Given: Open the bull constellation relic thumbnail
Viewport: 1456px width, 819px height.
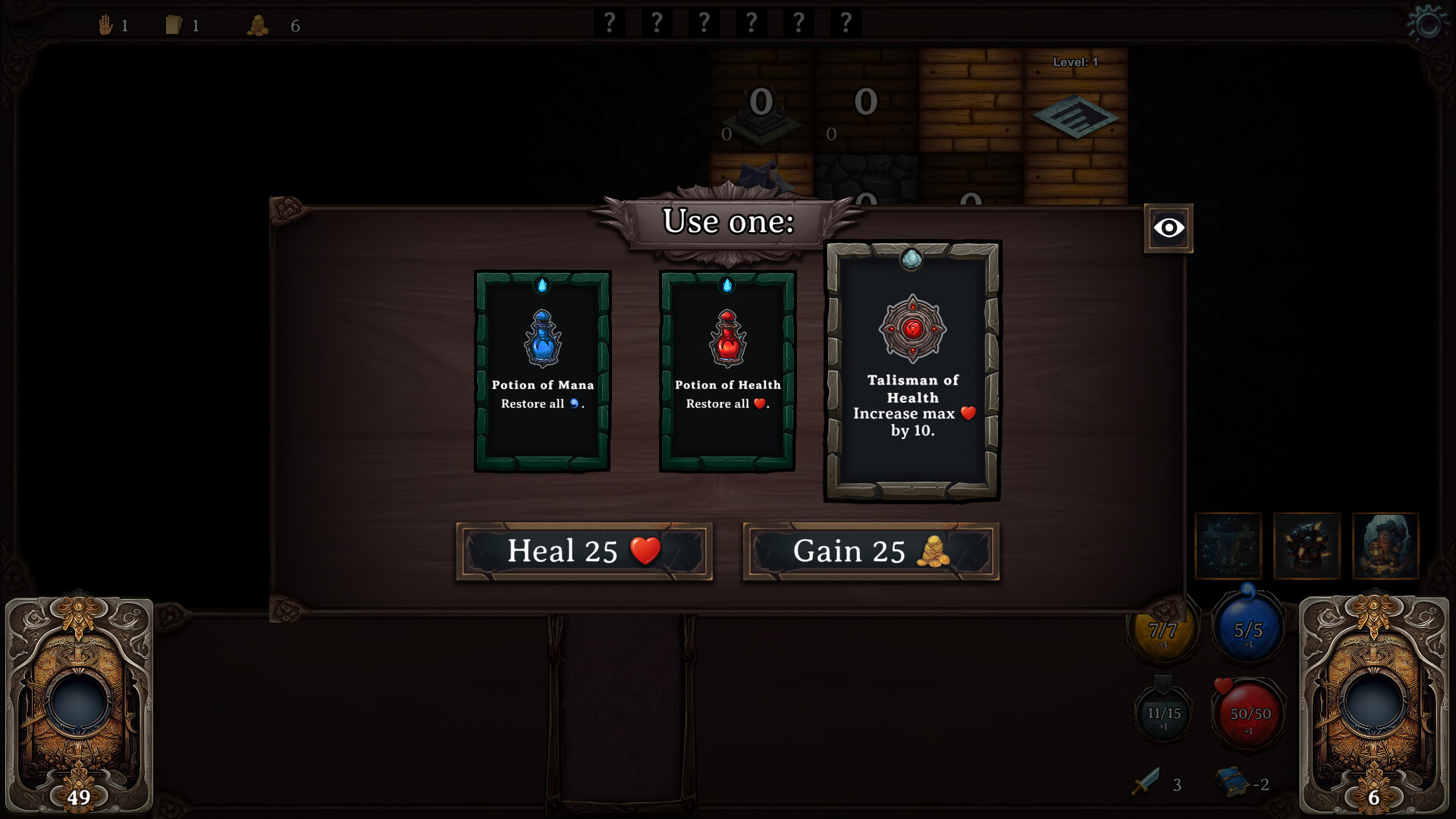Looking at the screenshot, I should tap(1228, 546).
